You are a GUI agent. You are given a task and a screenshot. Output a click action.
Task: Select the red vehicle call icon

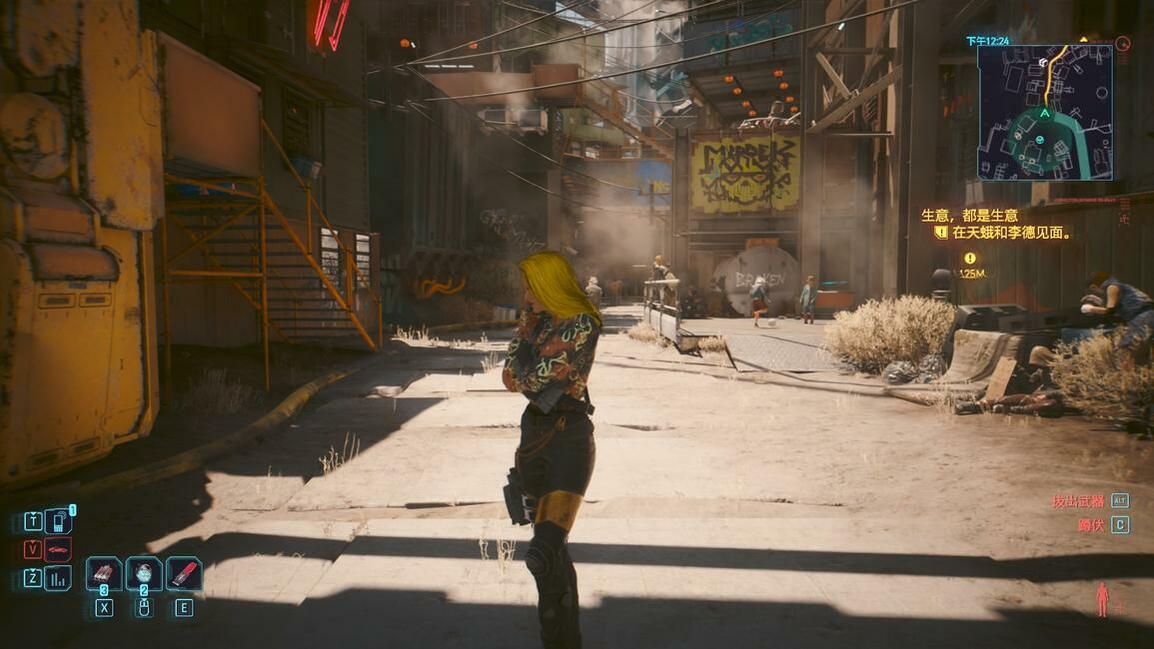point(58,549)
